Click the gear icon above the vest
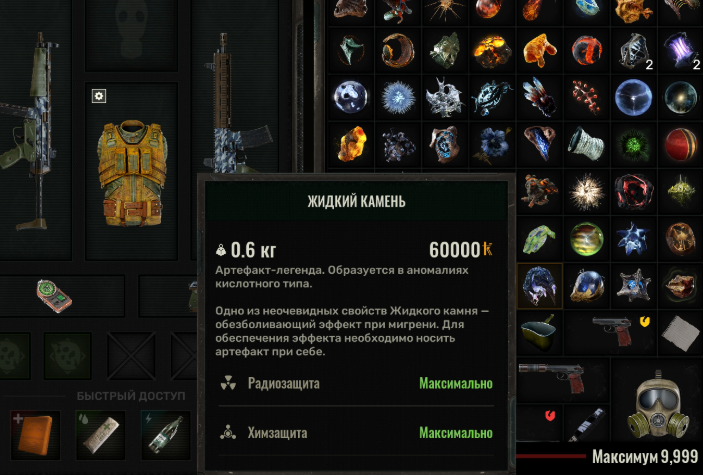Viewport: 703px width, 475px height. pyautogui.click(x=98, y=96)
